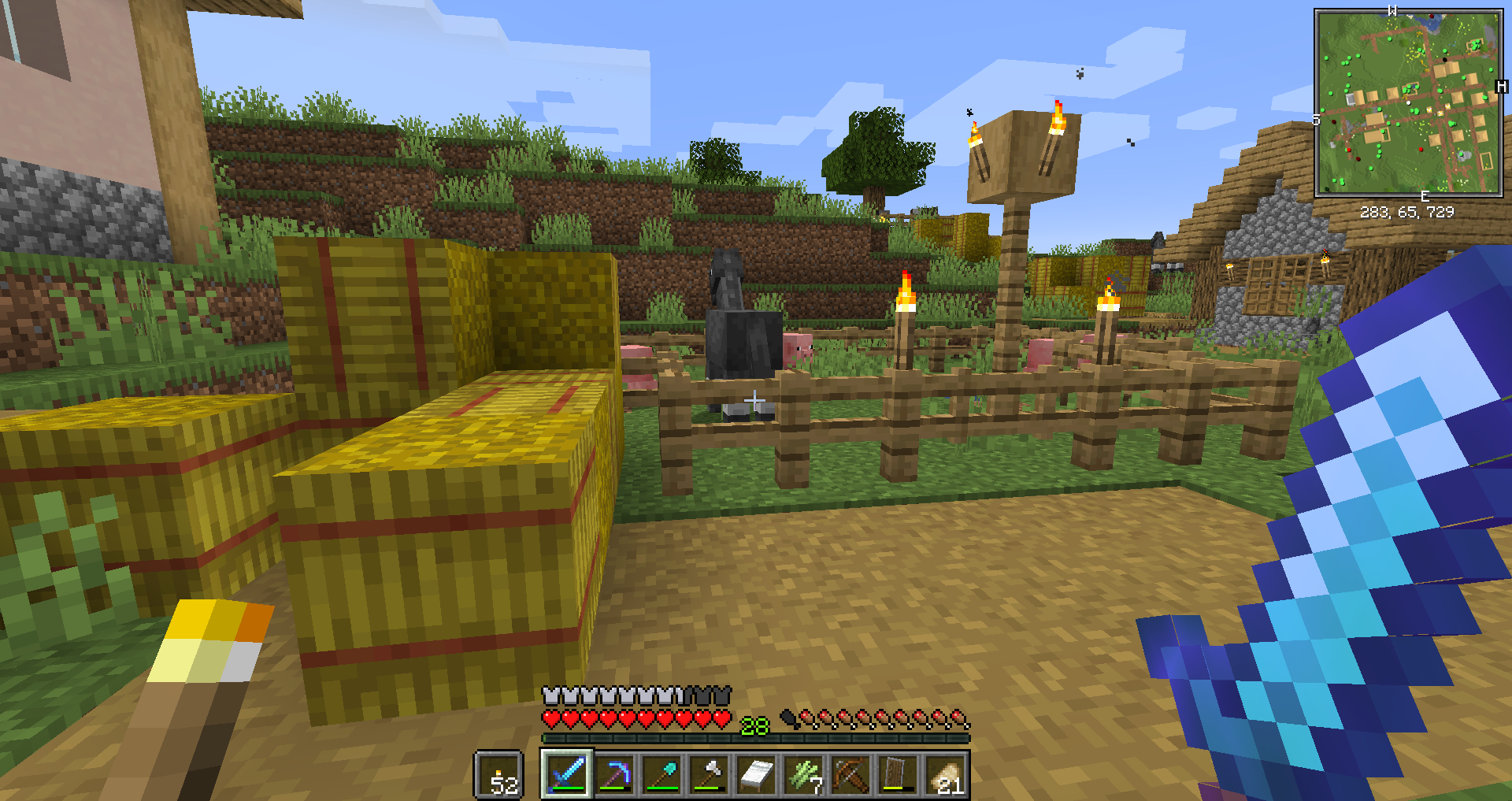Image resolution: width=1512 pixels, height=801 pixels.
Task: Click the off-hand torch slot
Action: 498,775
